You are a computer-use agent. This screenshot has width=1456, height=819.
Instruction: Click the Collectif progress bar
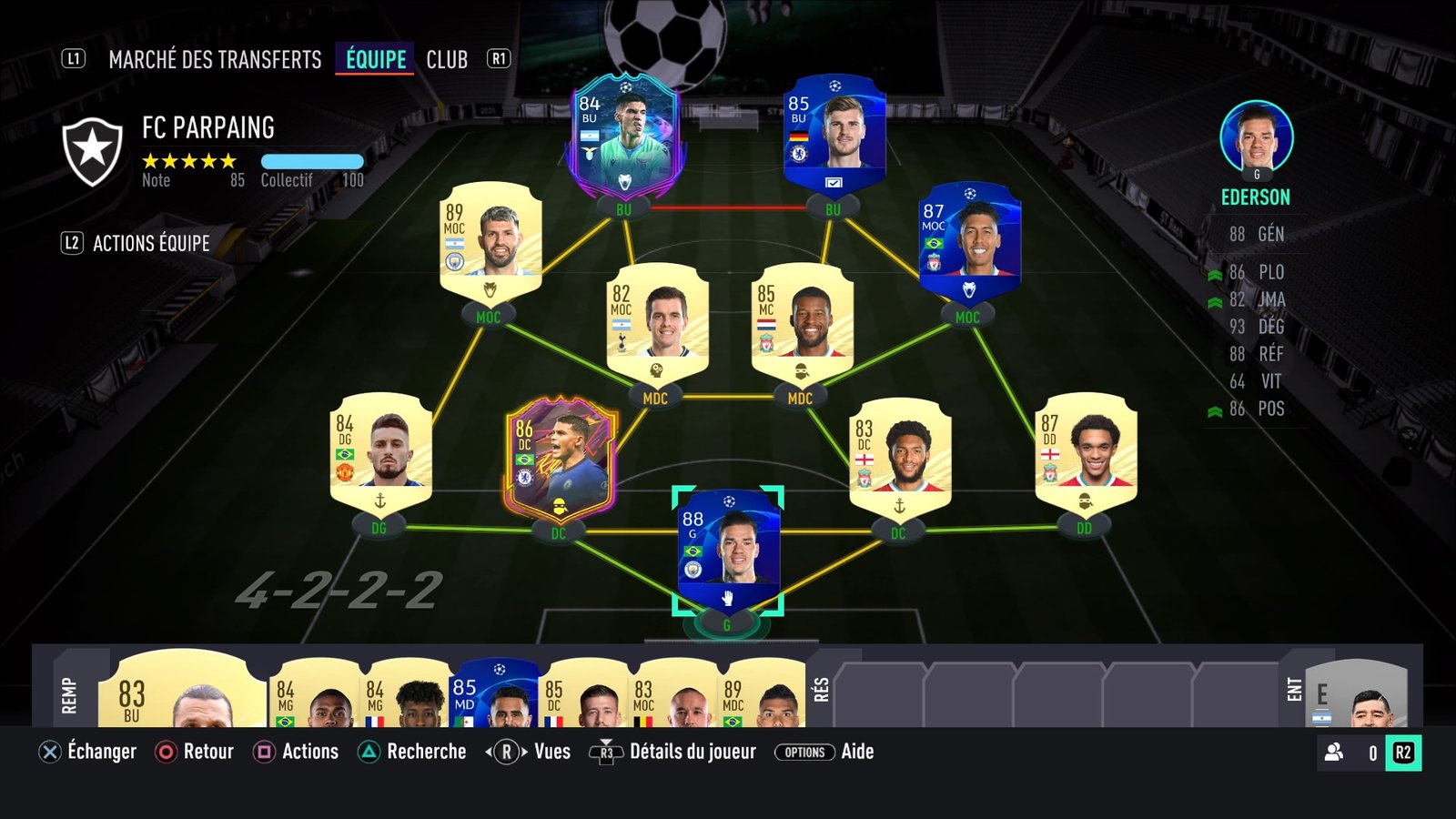(310, 161)
